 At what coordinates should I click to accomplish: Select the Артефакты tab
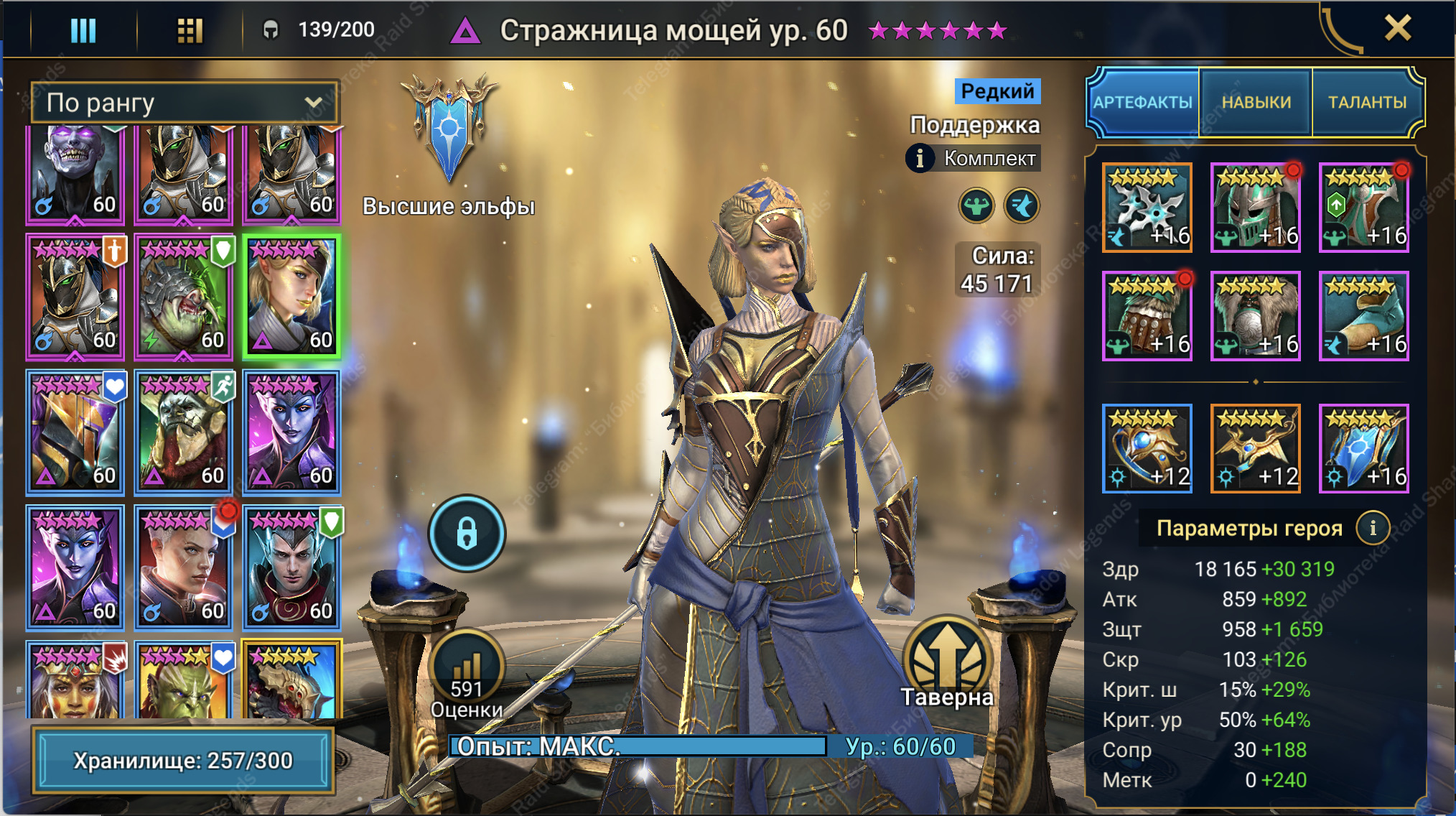[1143, 102]
